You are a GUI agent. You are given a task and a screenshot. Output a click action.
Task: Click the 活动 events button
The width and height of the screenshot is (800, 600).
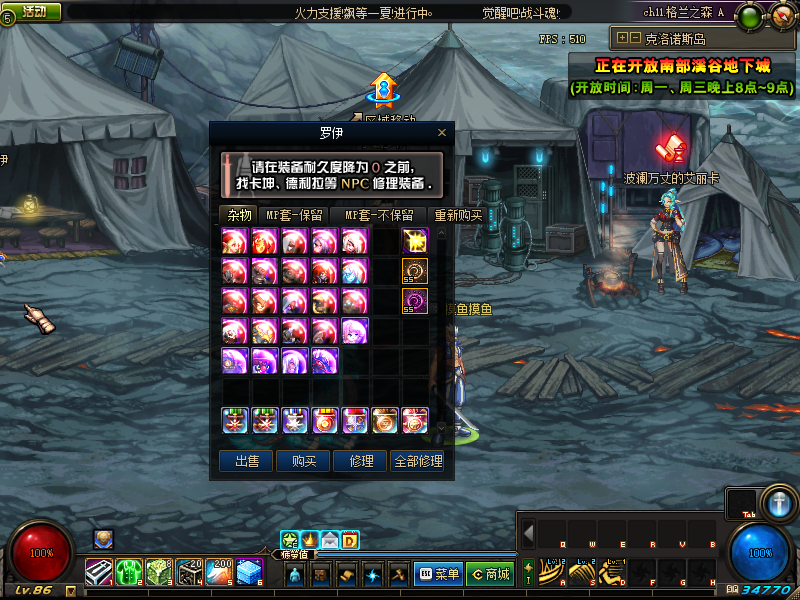pyautogui.click(x=33, y=11)
